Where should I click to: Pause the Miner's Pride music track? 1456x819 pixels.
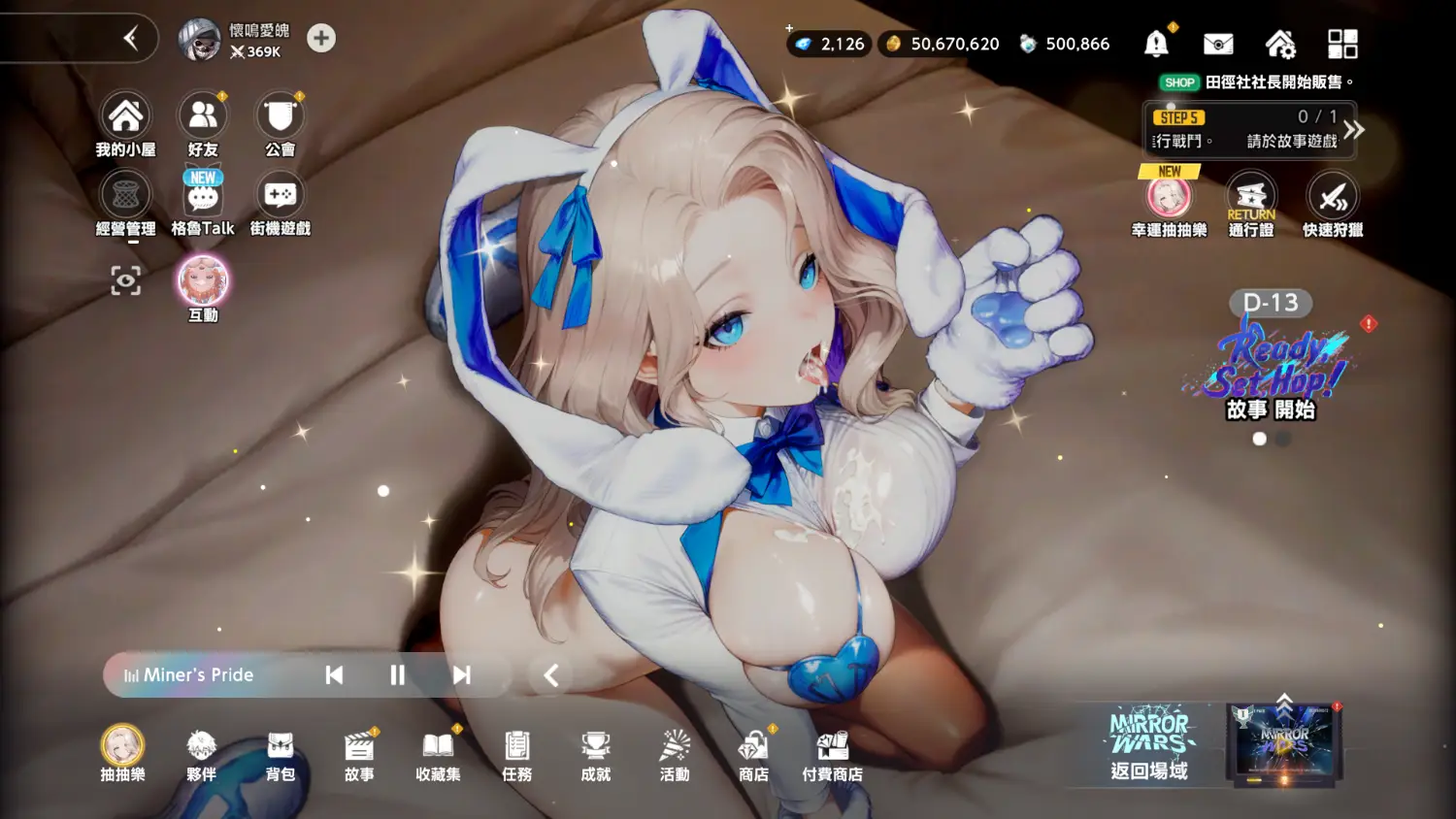(397, 675)
